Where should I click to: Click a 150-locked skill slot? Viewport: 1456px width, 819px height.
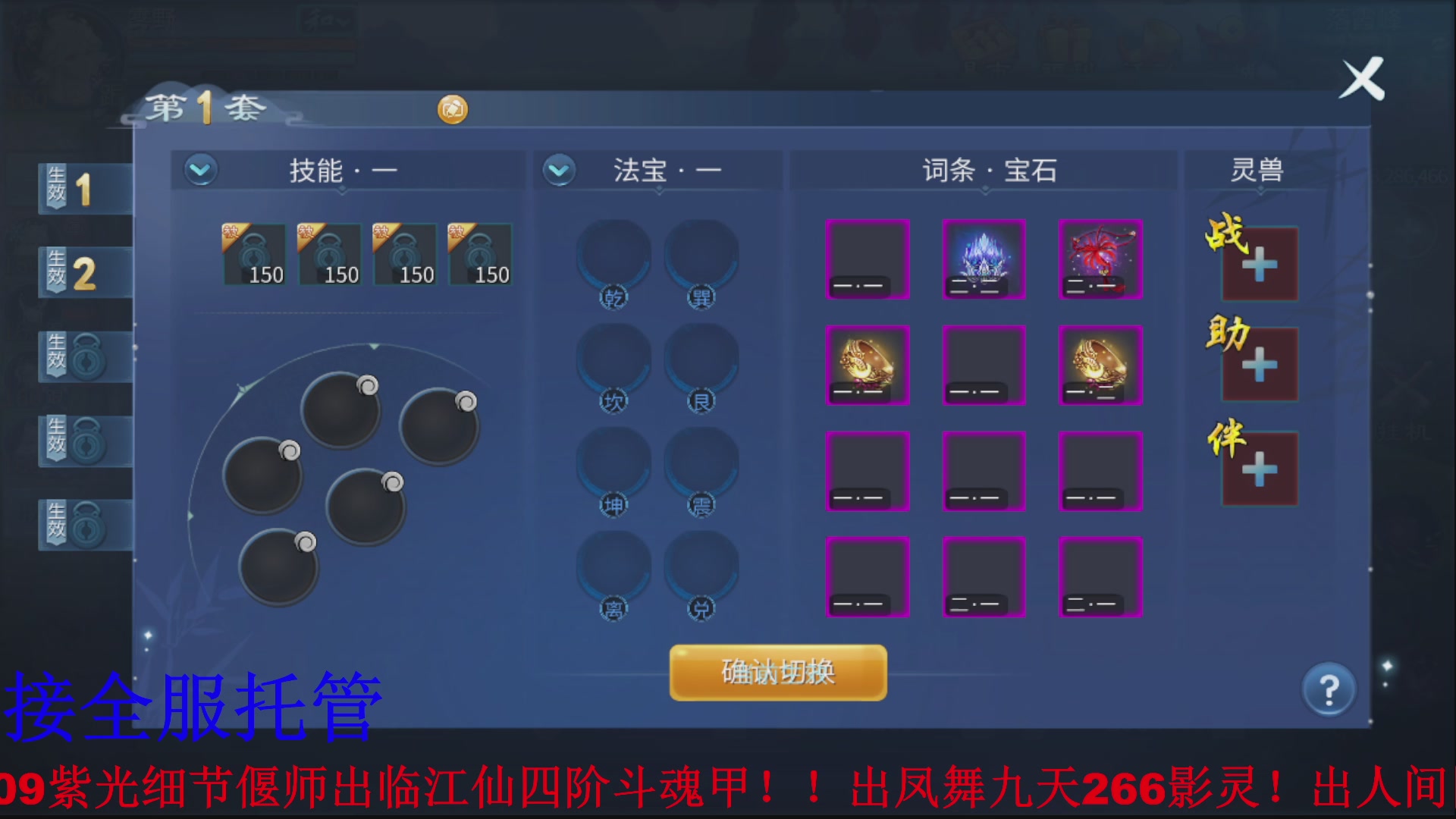click(254, 254)
